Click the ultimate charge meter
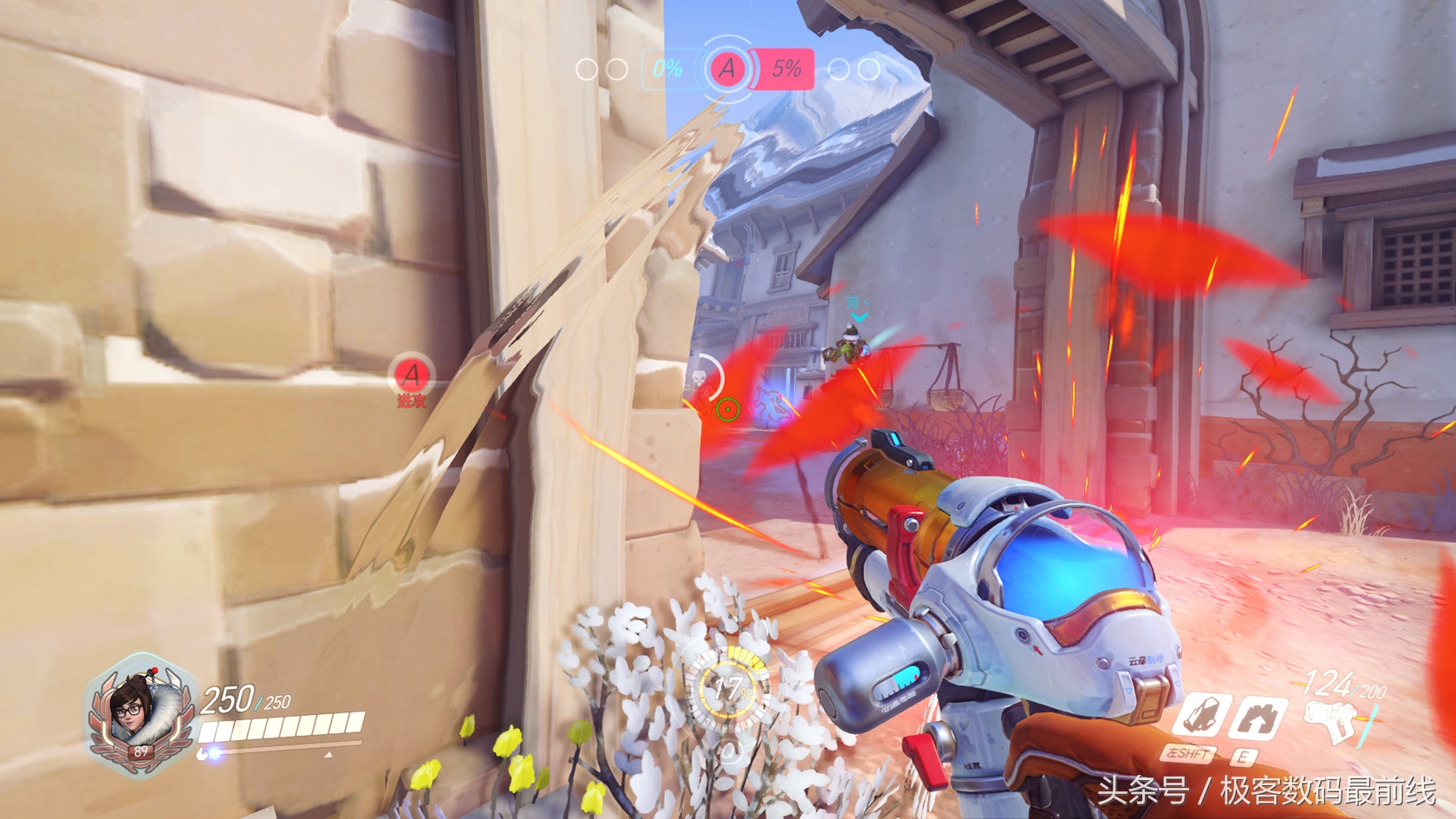Image resolution: width=1456 pixels, height=819 pixels. [x=729, y=689]
